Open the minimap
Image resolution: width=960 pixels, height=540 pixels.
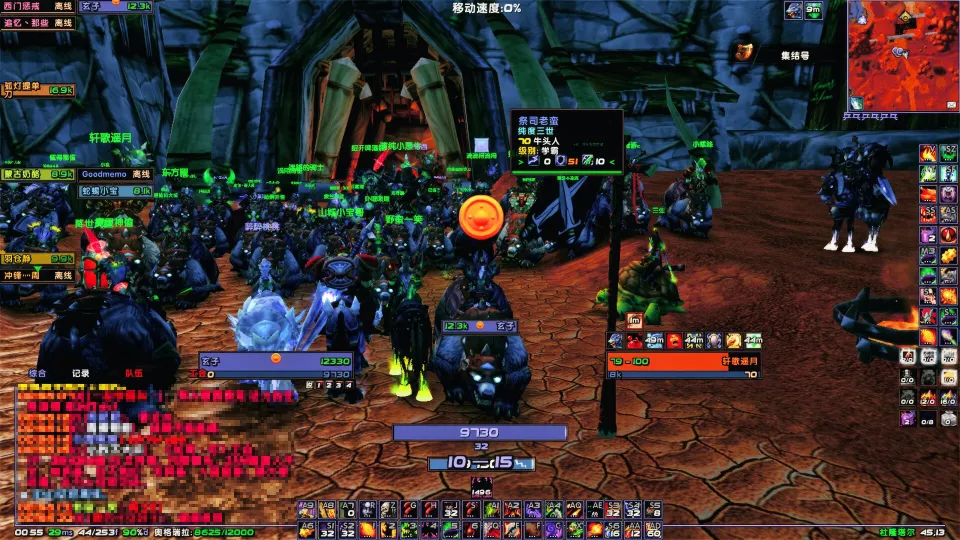[x=903, y=55]
